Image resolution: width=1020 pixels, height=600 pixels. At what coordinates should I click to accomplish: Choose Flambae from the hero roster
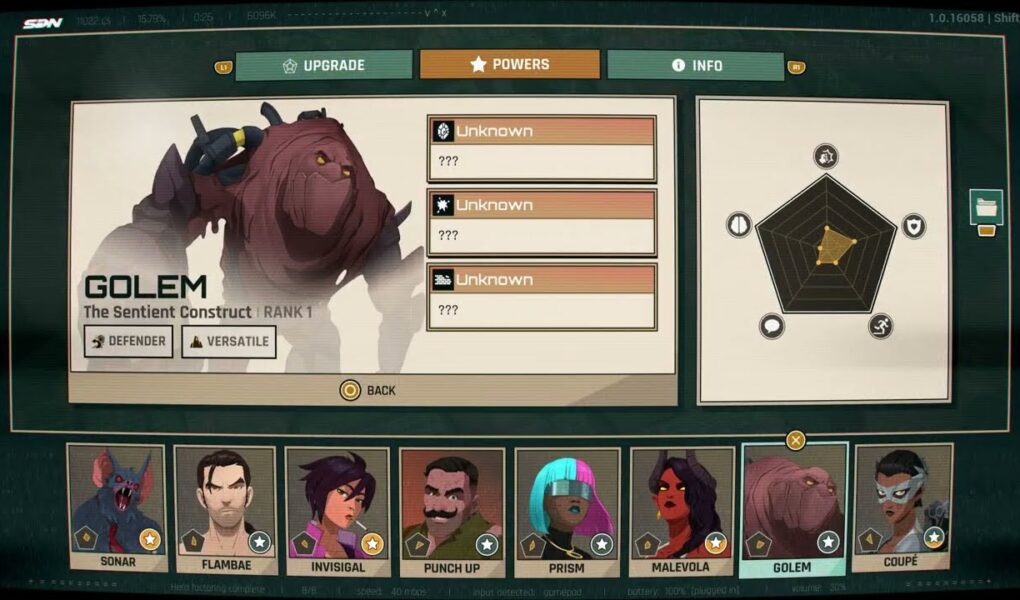coord(225,510)
